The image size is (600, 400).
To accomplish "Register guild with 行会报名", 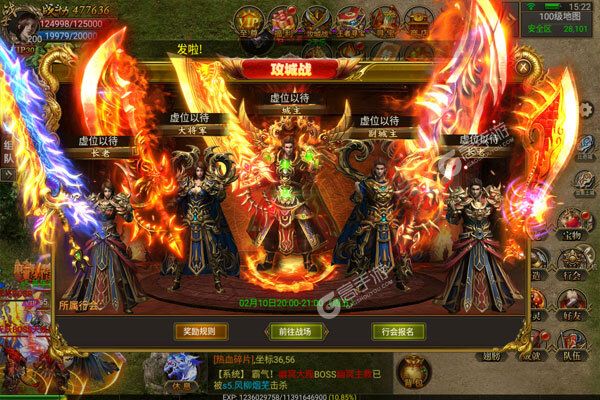I will tap(398, 331).
